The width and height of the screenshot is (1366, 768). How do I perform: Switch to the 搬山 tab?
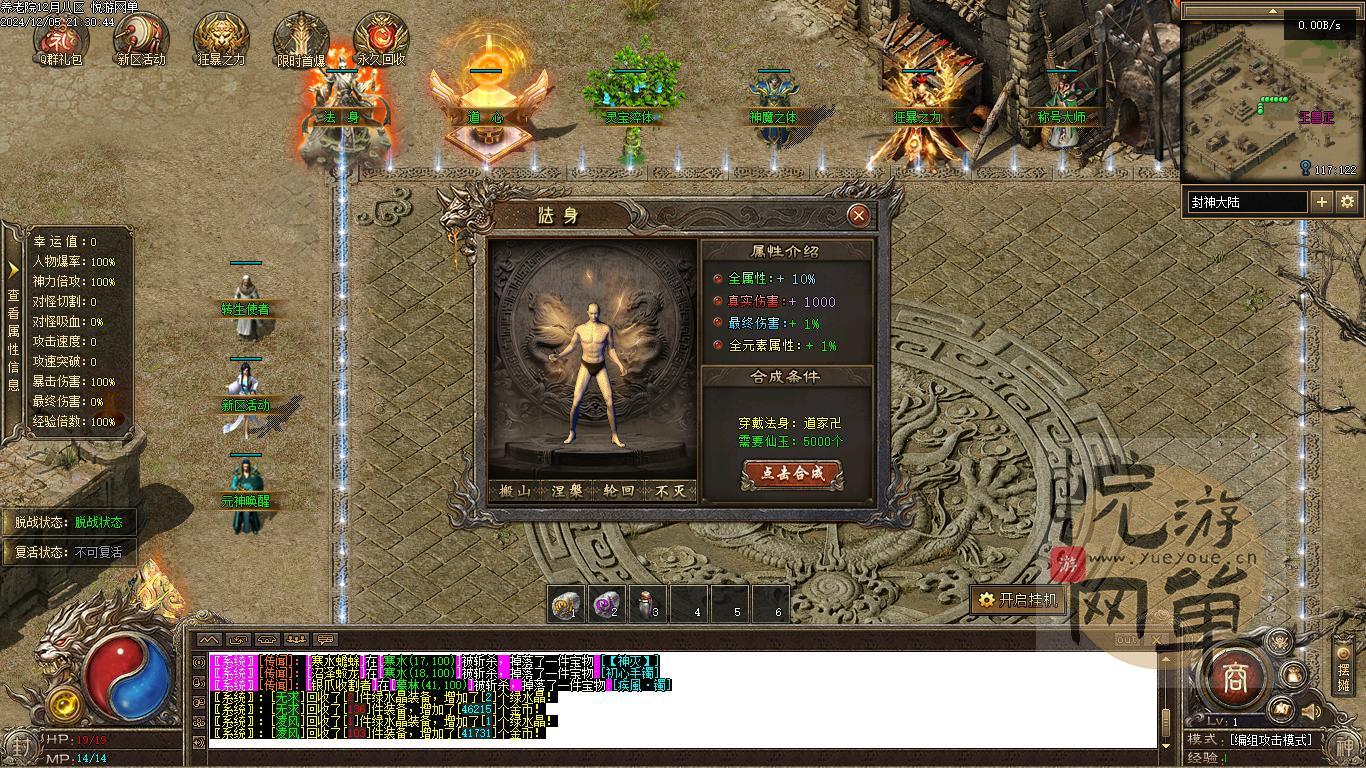point(515,491)
